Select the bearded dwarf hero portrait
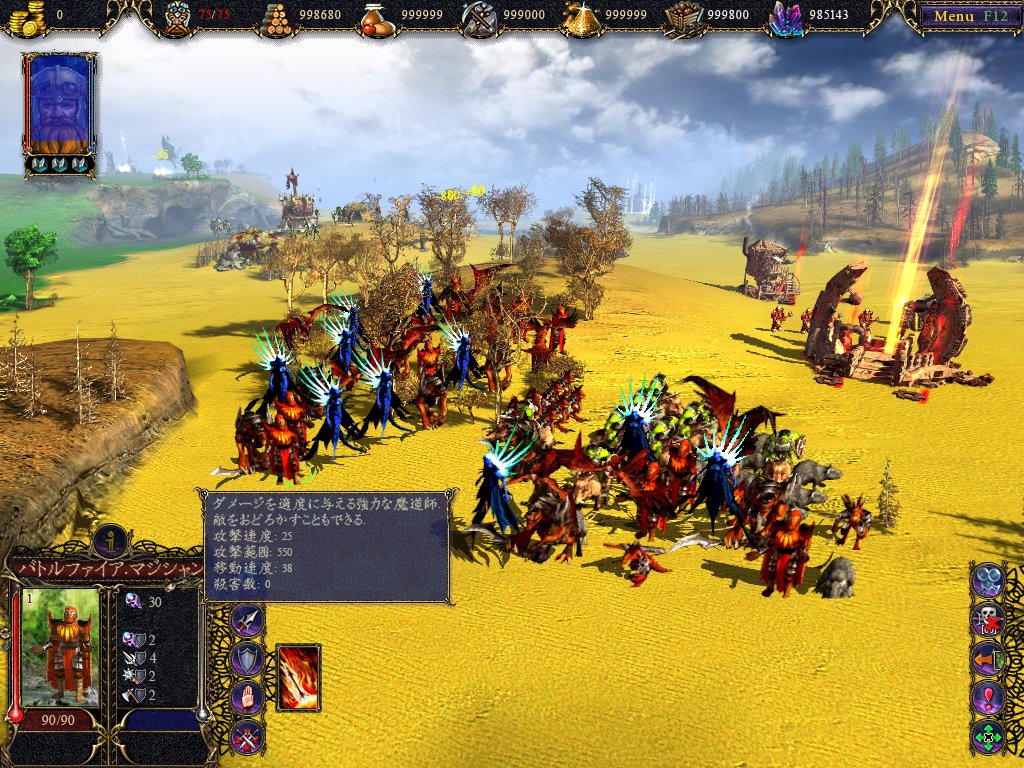 point(60,105)
